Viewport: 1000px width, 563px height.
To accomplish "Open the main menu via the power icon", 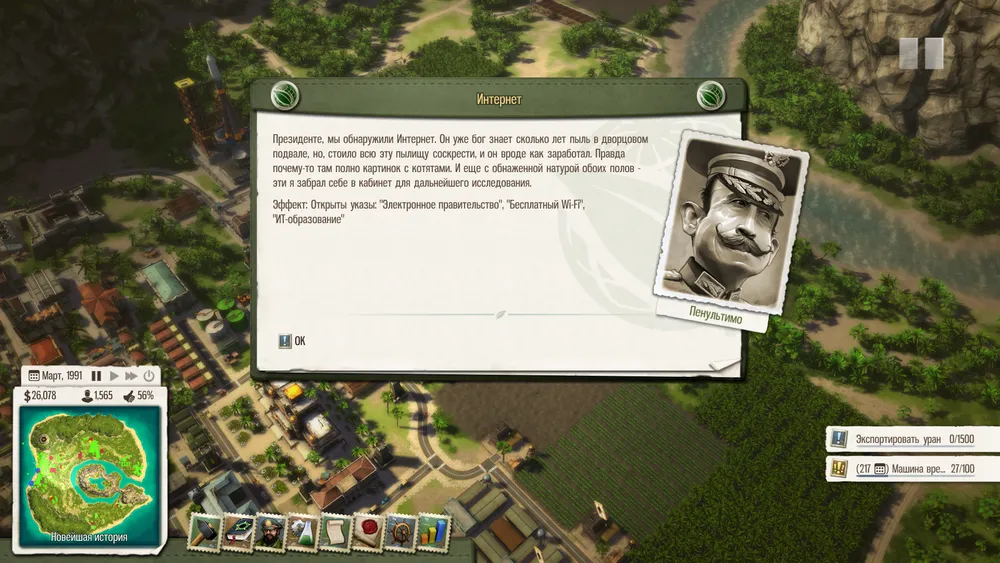I will [x=149, y=376].
